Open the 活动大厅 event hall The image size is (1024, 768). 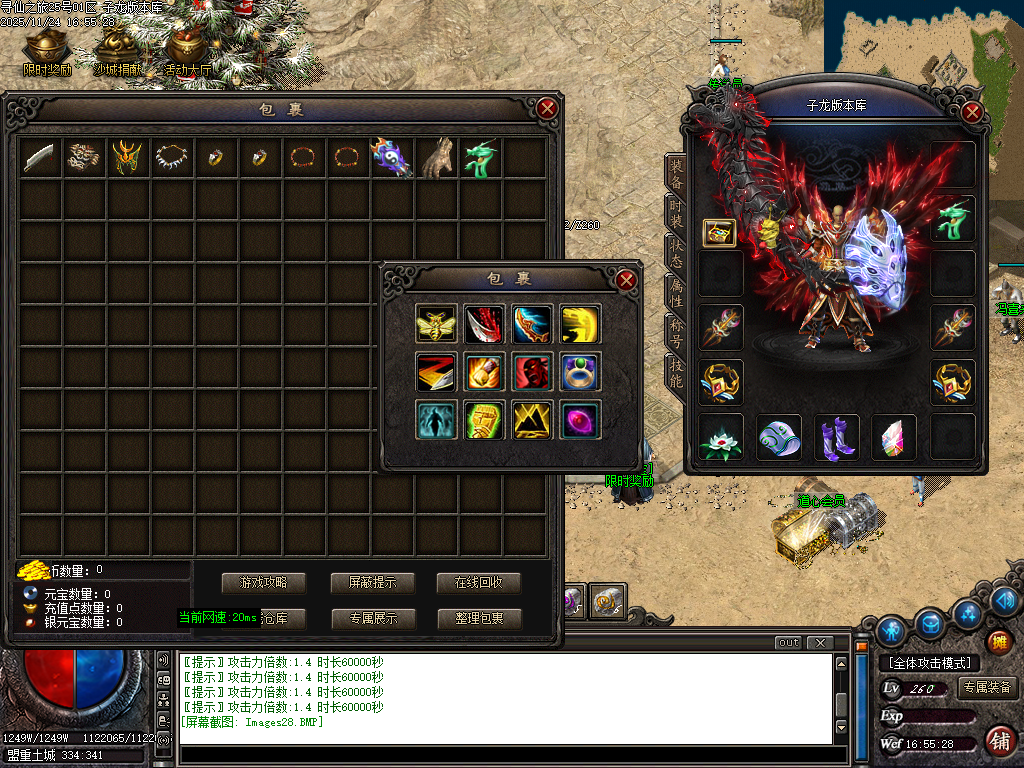point(188,52)
